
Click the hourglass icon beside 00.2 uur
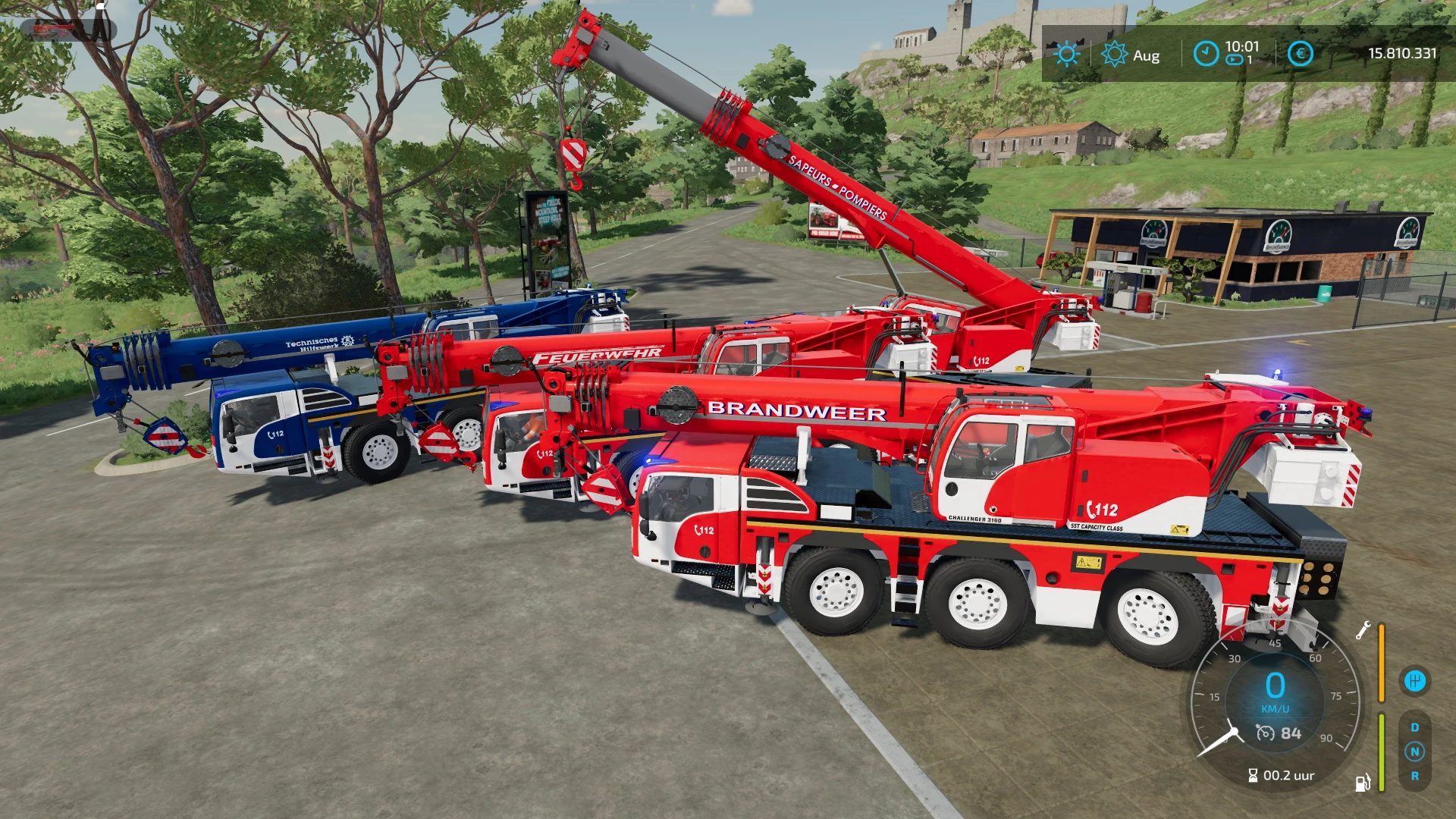1253,774
